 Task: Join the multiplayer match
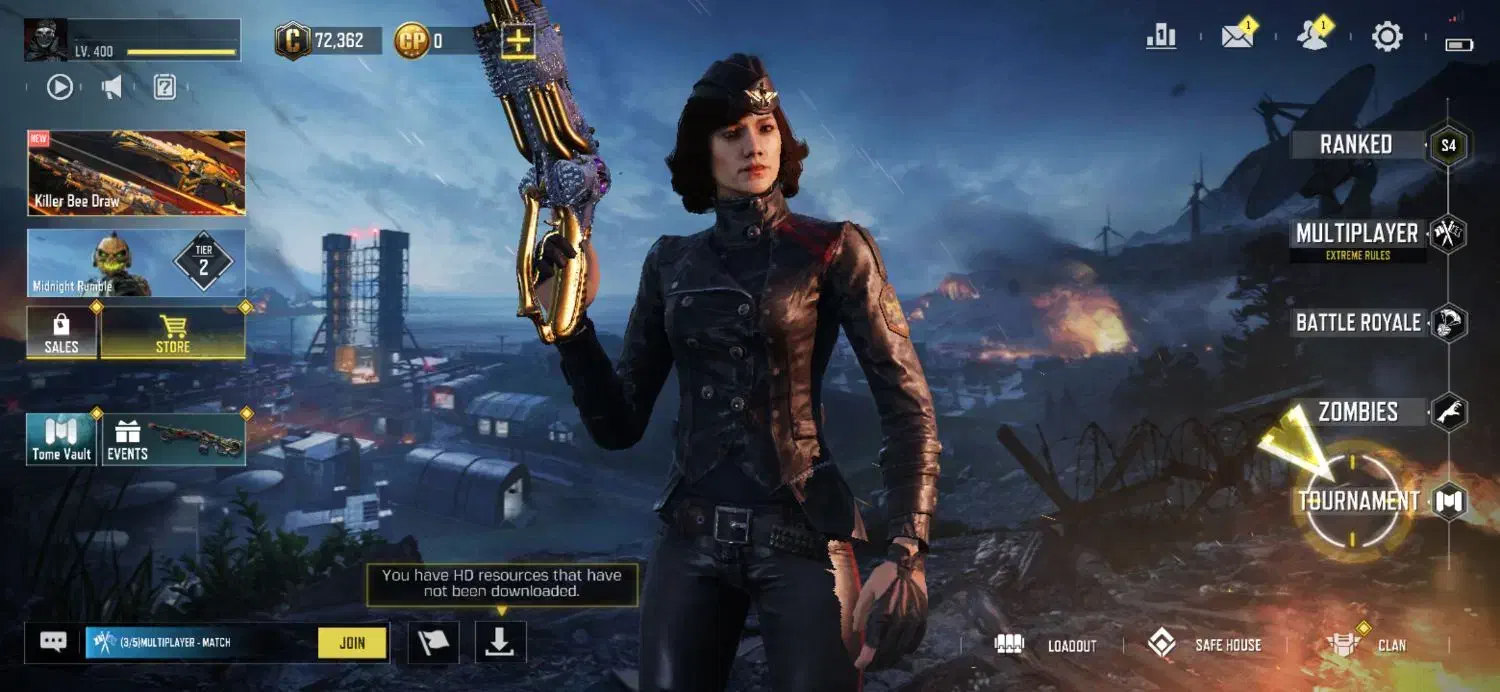(352, 643)
